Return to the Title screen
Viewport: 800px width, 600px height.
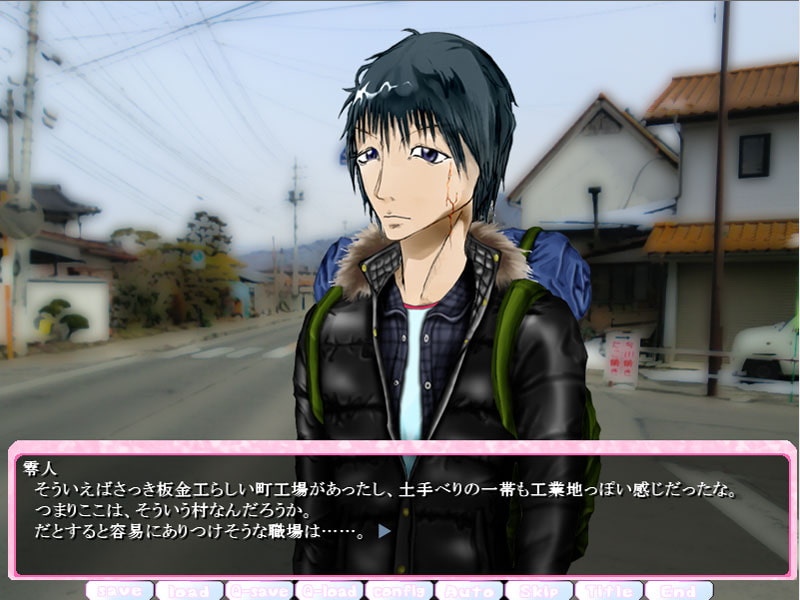[x=609, y=590]
